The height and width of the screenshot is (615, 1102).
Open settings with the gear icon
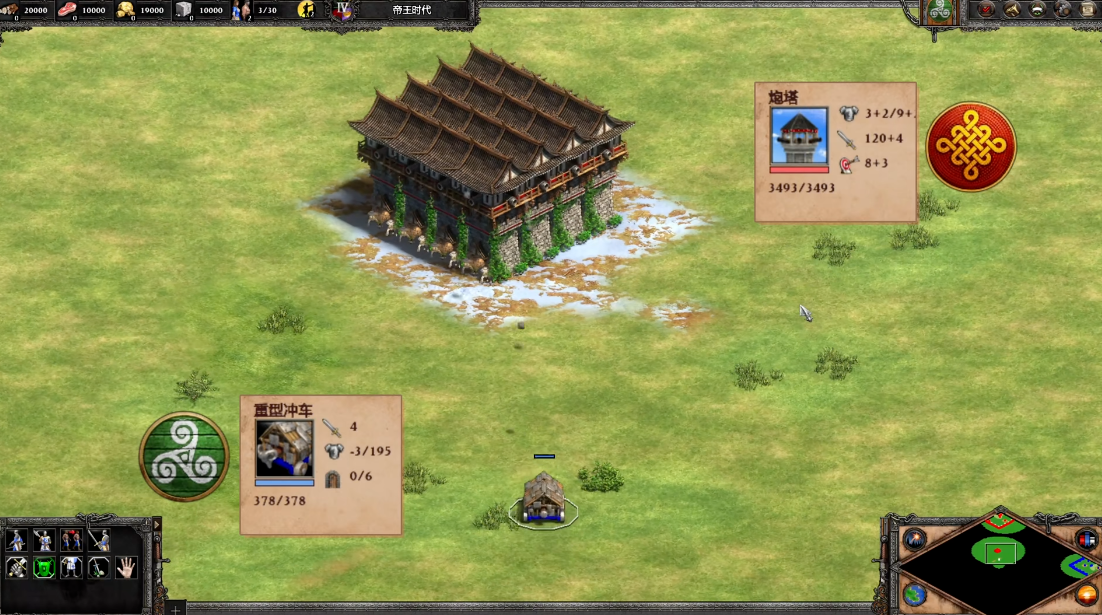pos(1064,11)
